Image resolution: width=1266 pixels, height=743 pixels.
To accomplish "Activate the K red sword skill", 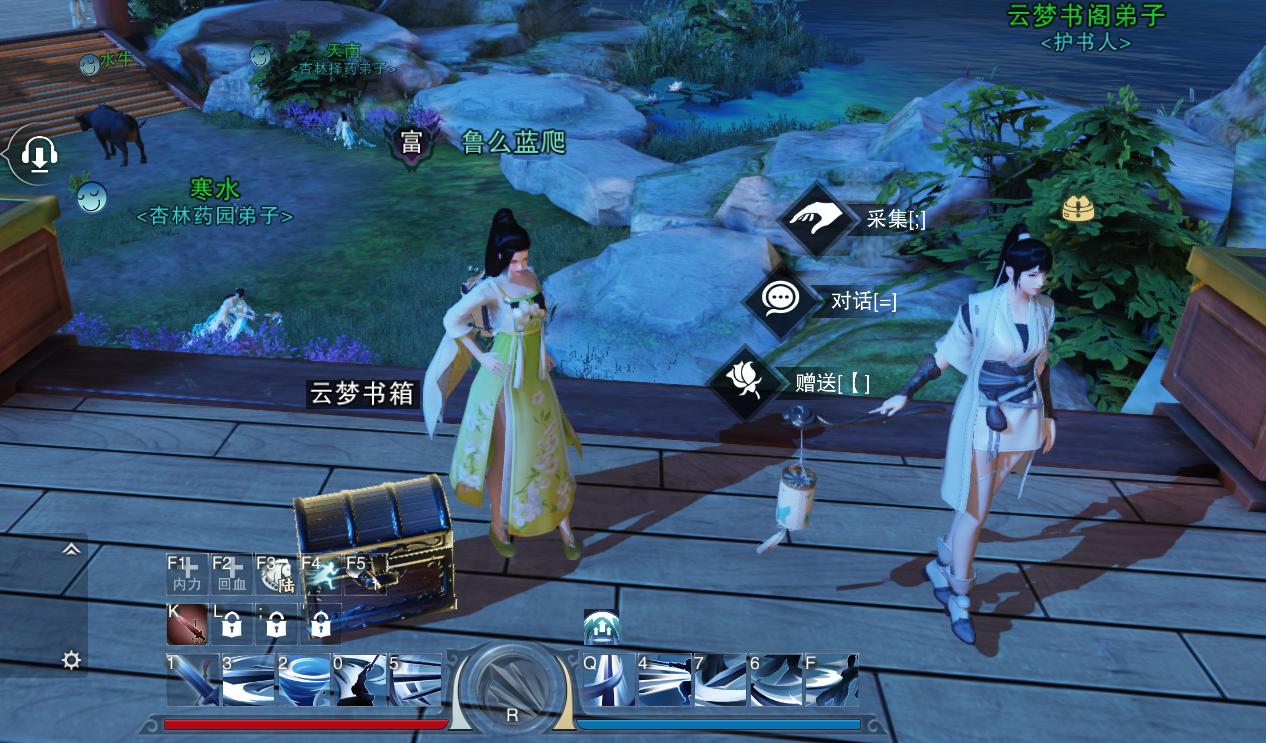I will click(x=187, y=624).
